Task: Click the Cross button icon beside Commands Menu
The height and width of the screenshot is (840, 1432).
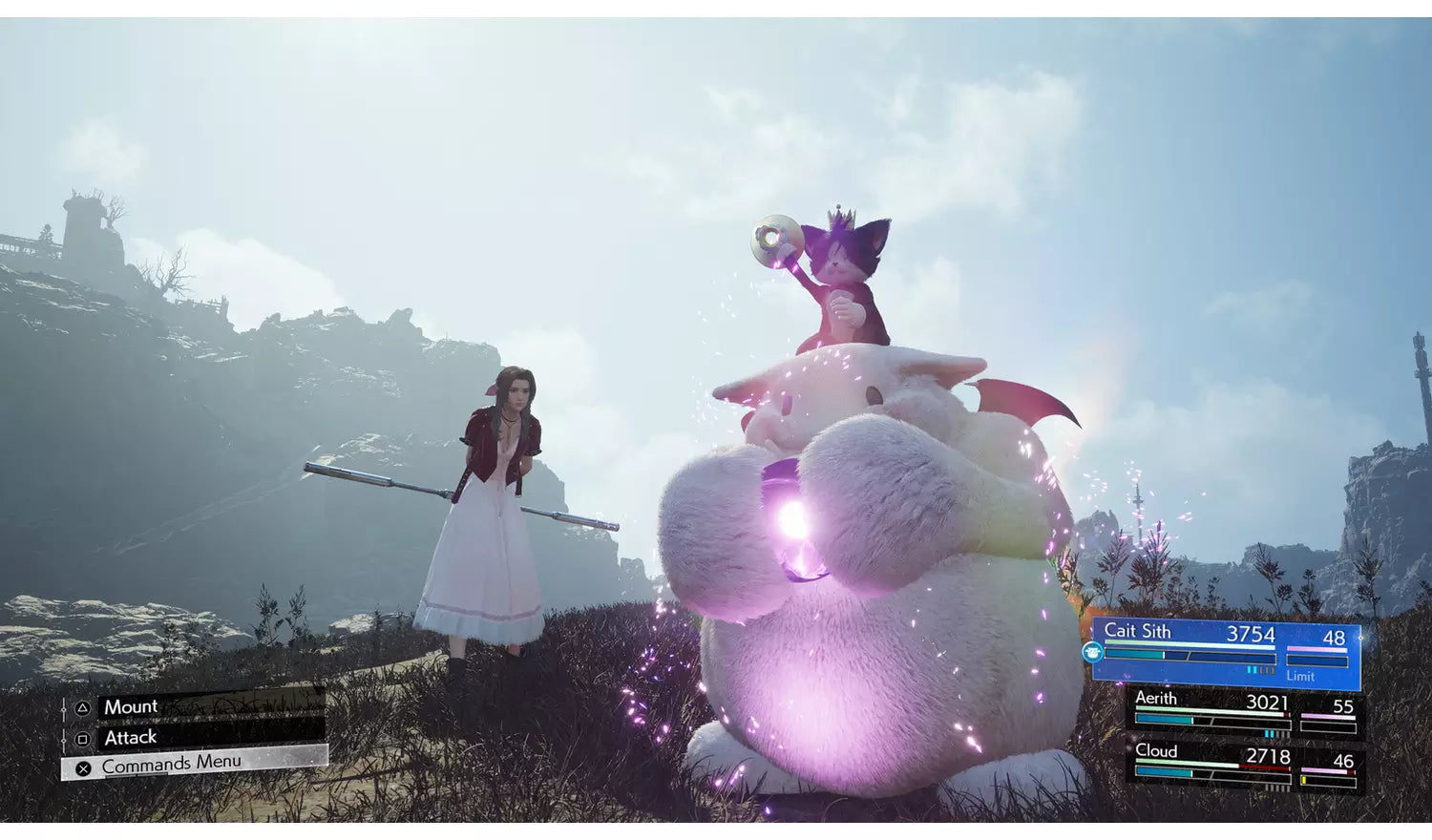Action: click(x=83, y=767)
